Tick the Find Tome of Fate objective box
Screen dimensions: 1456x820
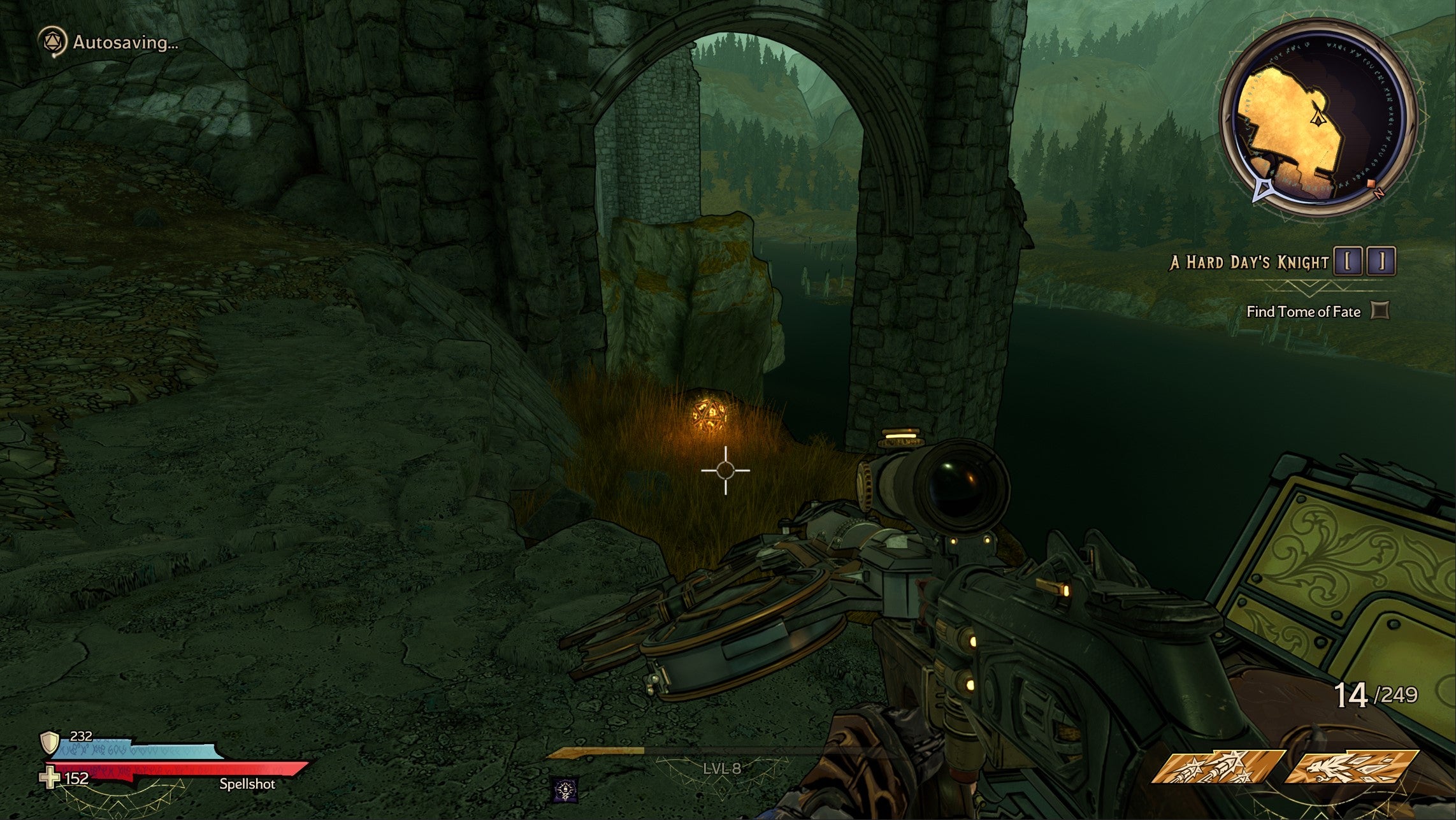(x=1380, y=311)
